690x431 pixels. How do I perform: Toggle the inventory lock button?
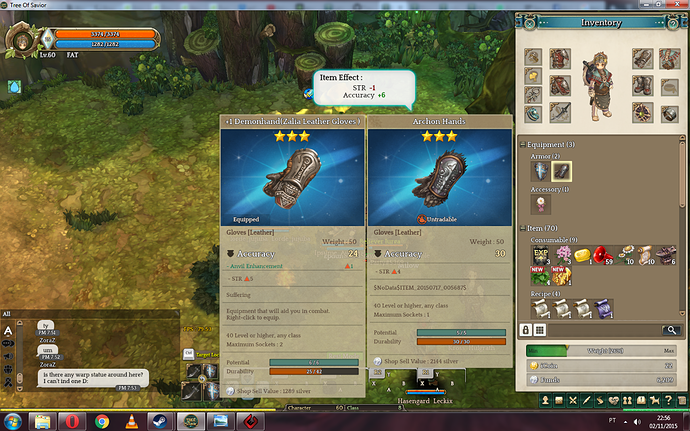click(x=527, y=329)
